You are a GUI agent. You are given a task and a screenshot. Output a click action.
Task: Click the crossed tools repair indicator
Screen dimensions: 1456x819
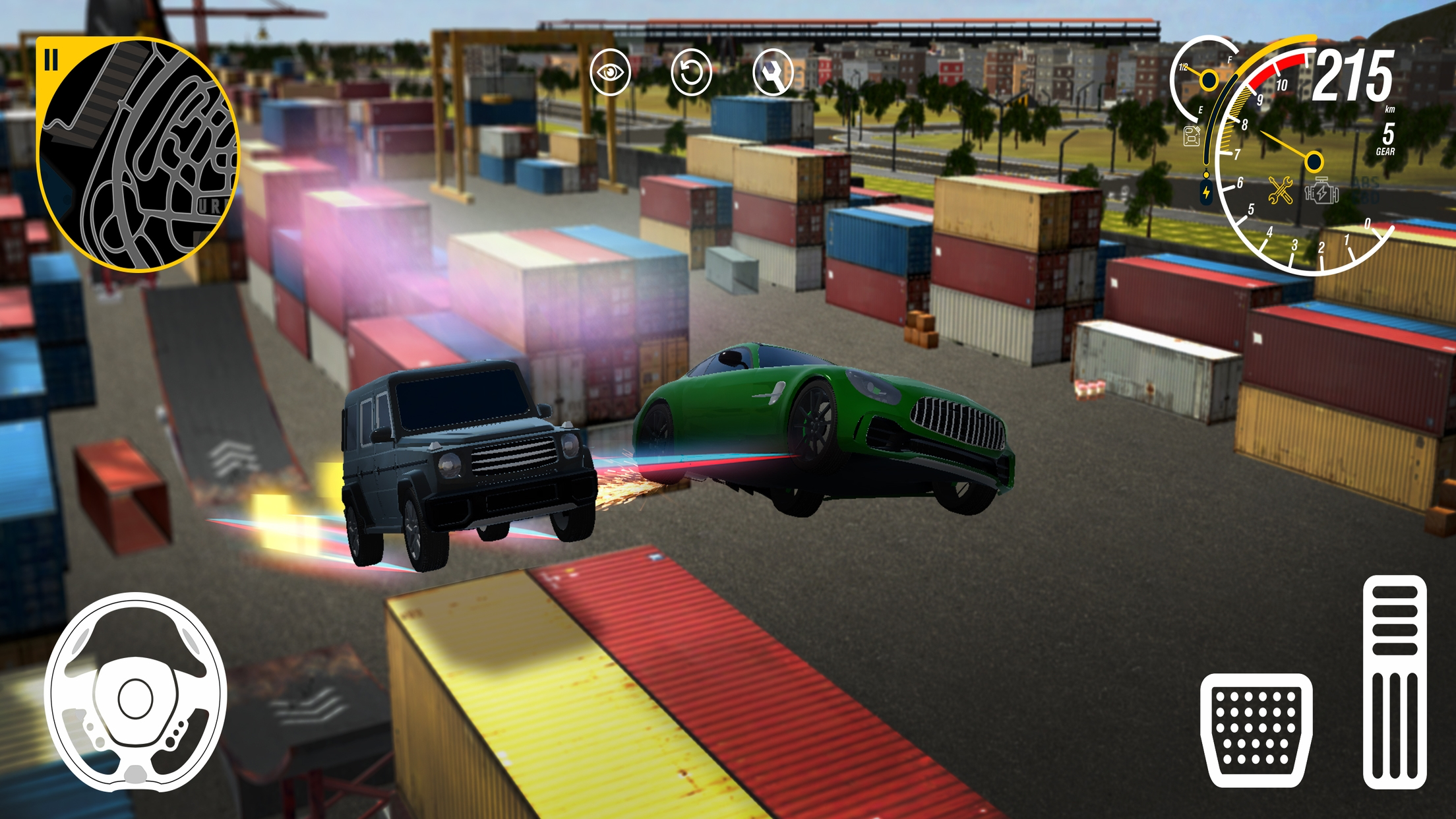coord(1280,191)
